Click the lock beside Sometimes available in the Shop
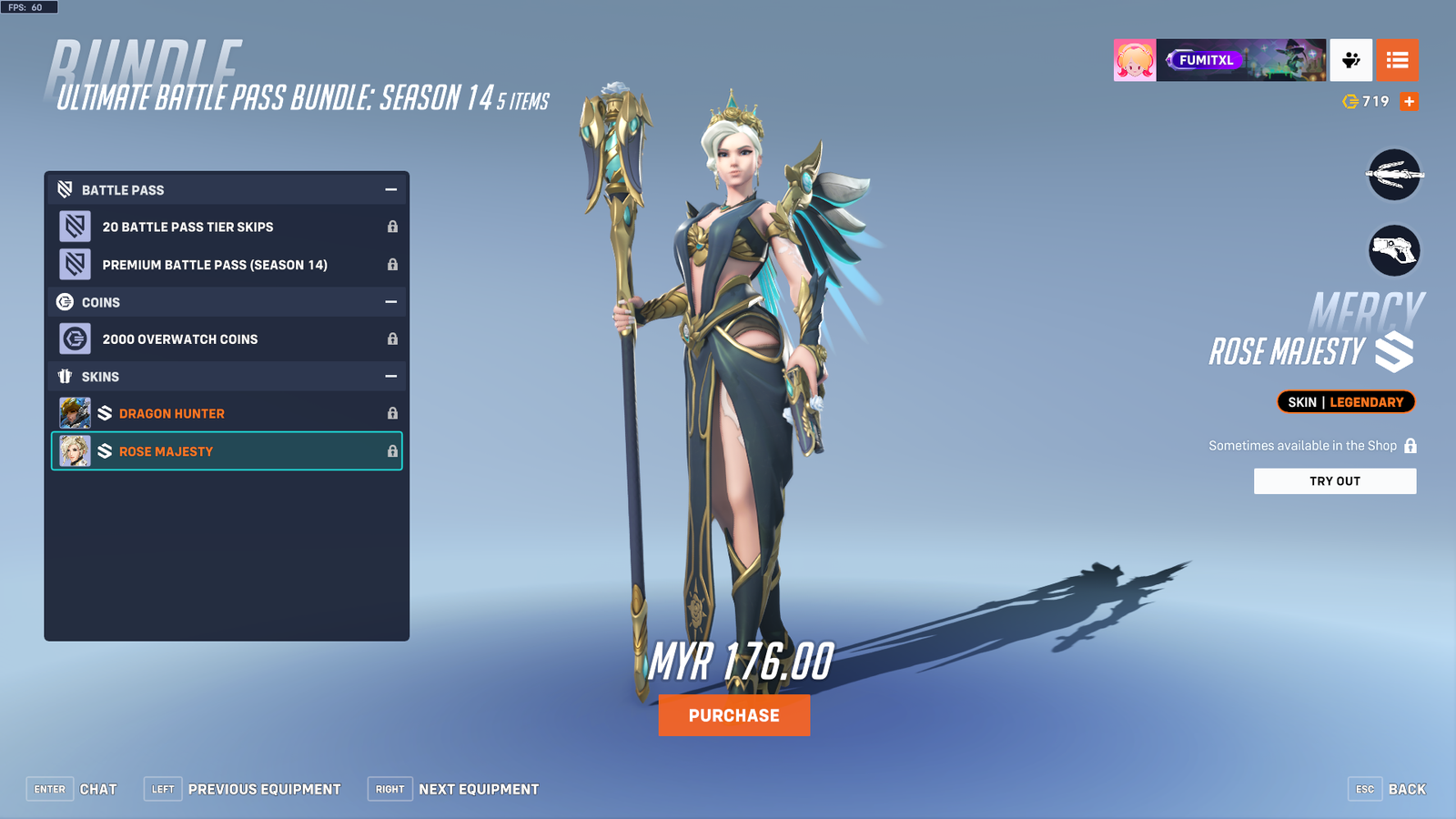This screenshot has width=1456, height=819. point(1410,445)
